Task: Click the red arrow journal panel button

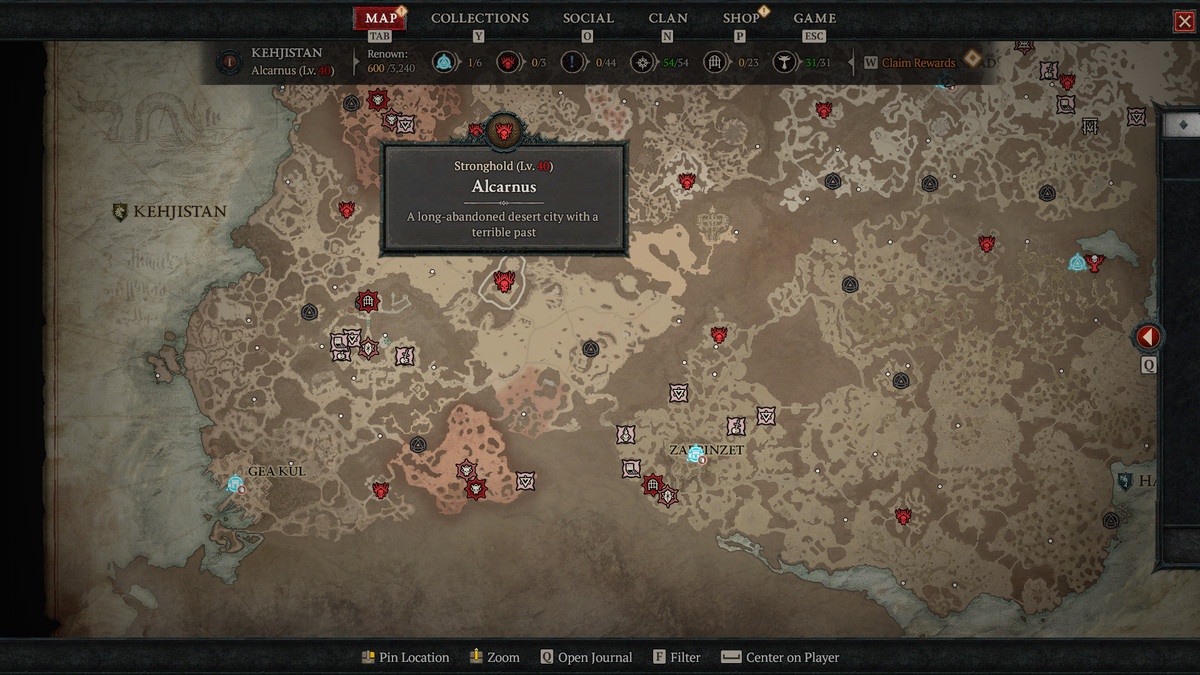Action: pyautogui.click(x=1147, y=337)
